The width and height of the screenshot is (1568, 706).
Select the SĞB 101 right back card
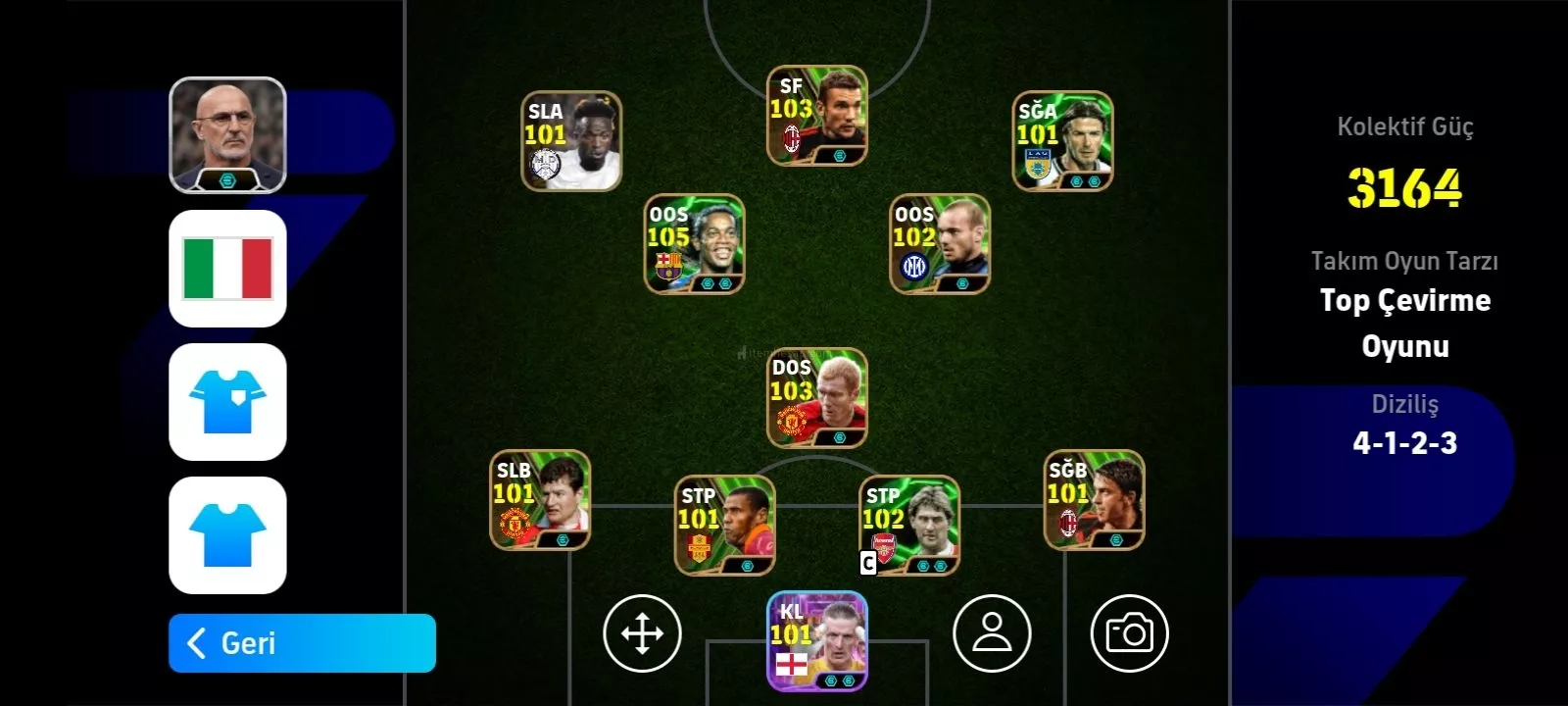(x=1094, y=500)
